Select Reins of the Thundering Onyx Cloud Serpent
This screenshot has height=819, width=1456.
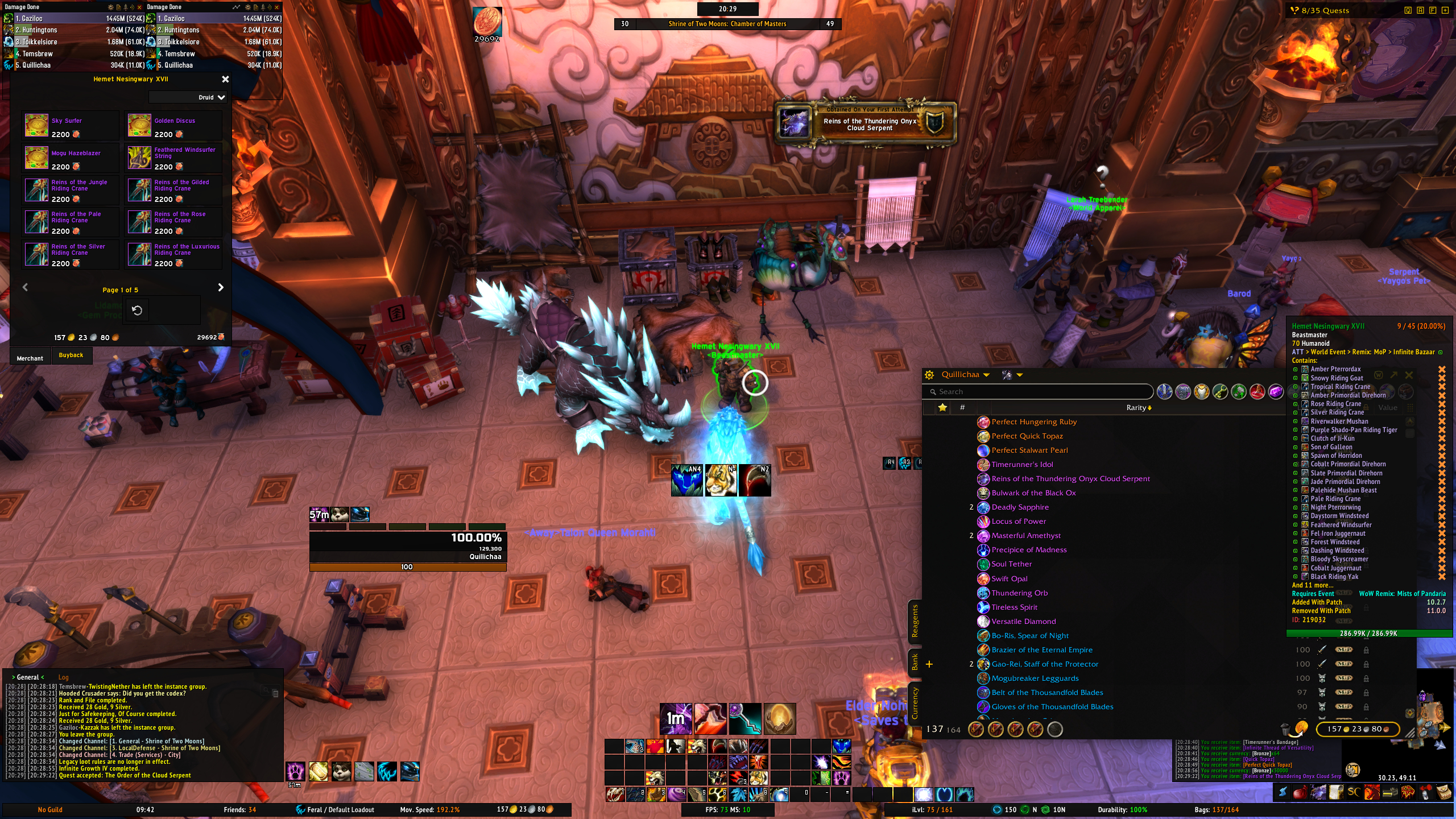point(1070,479)
